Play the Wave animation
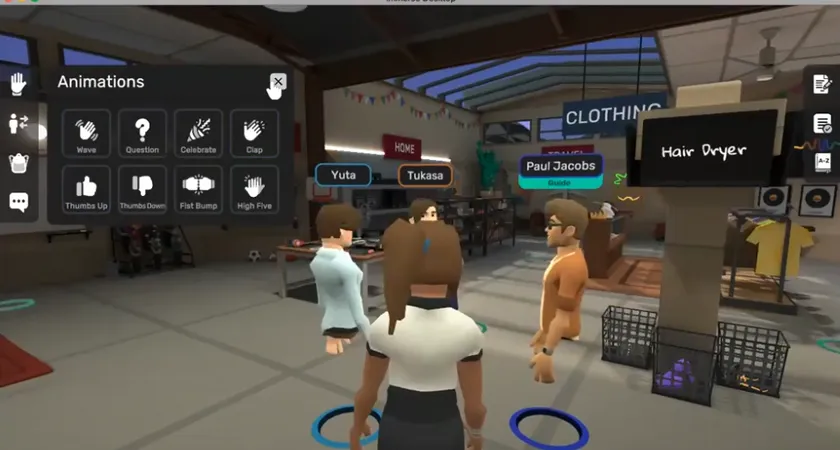Image resolution: width=840 pixels, height=450 pixels. pyautogui.click(x=86, y=133)
